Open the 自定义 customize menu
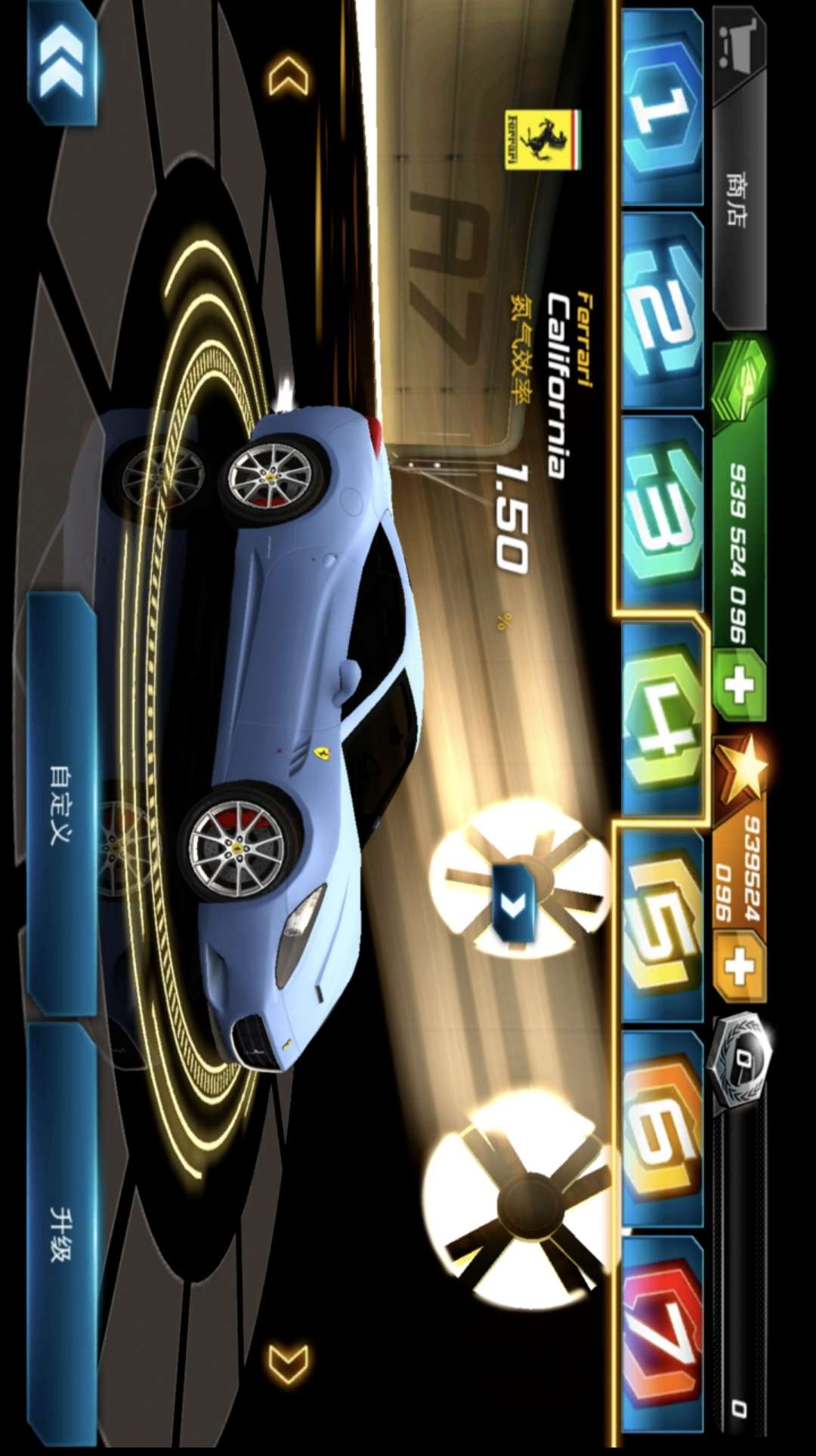 pyautogui.click(x=62, y=804)
